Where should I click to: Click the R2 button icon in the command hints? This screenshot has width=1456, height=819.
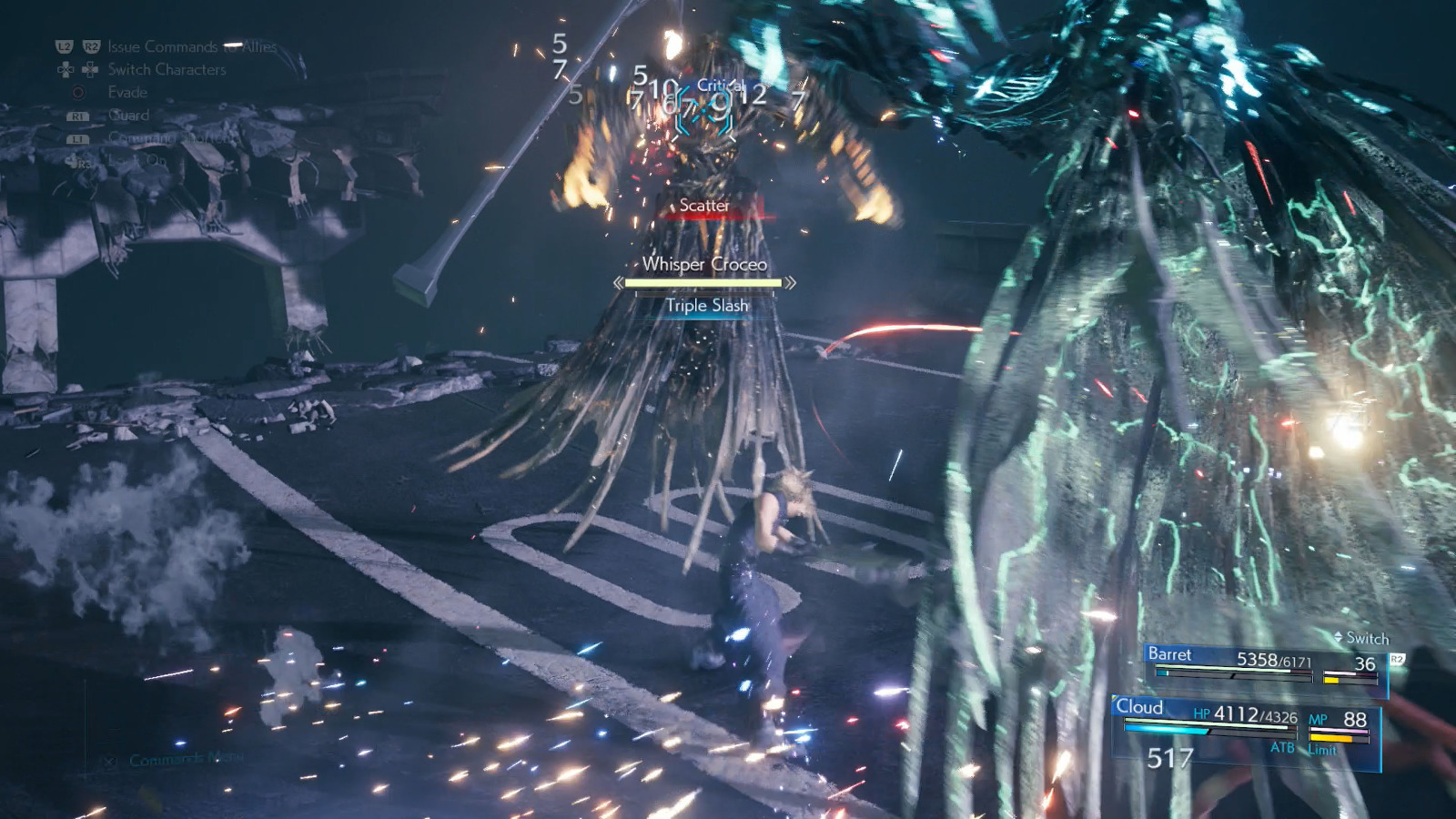(x=92, y=45)
